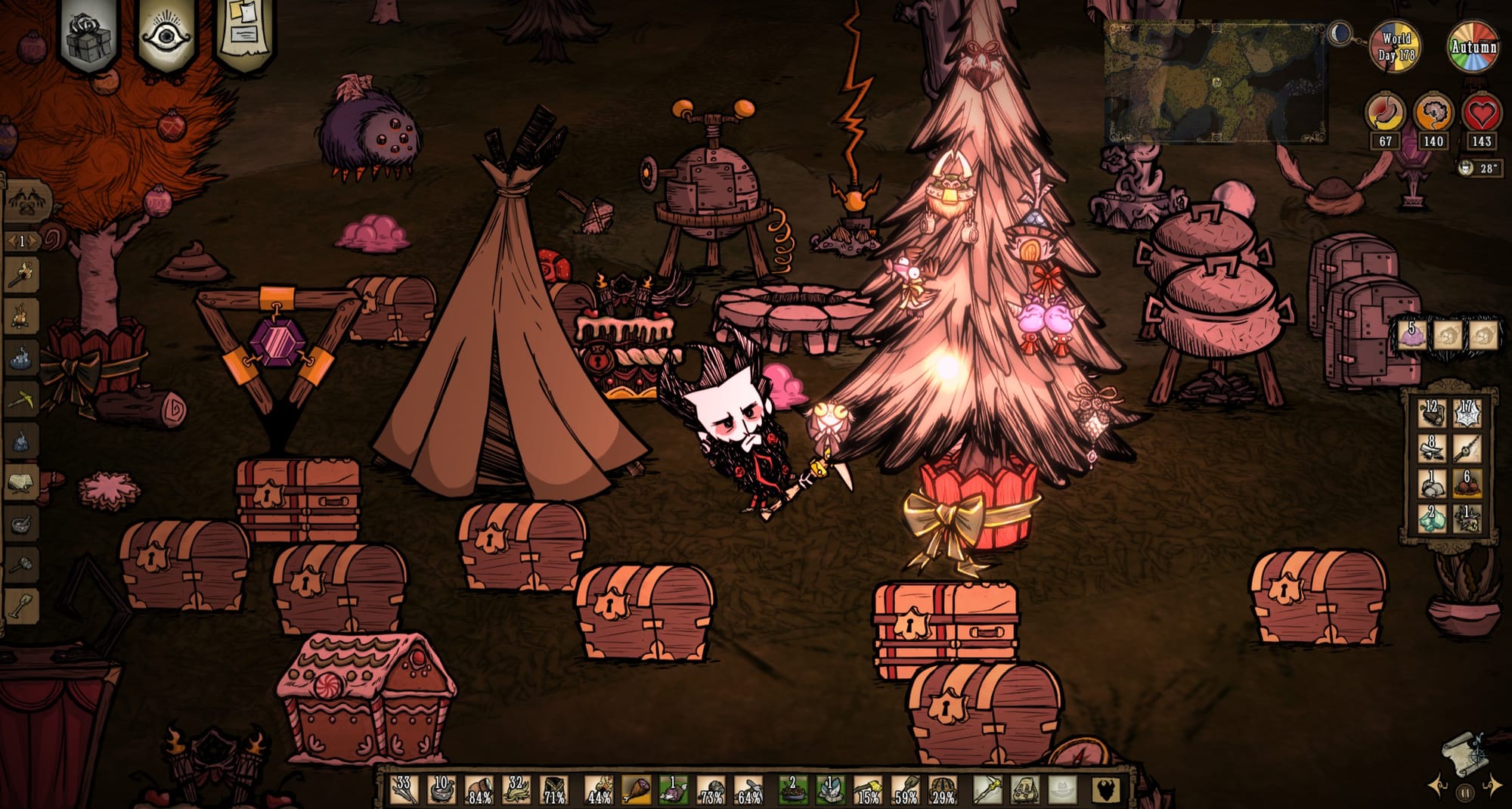
Task: Choose the pickaxe crafting recipe
Action: pyautogui.click(x=21, y=398)
